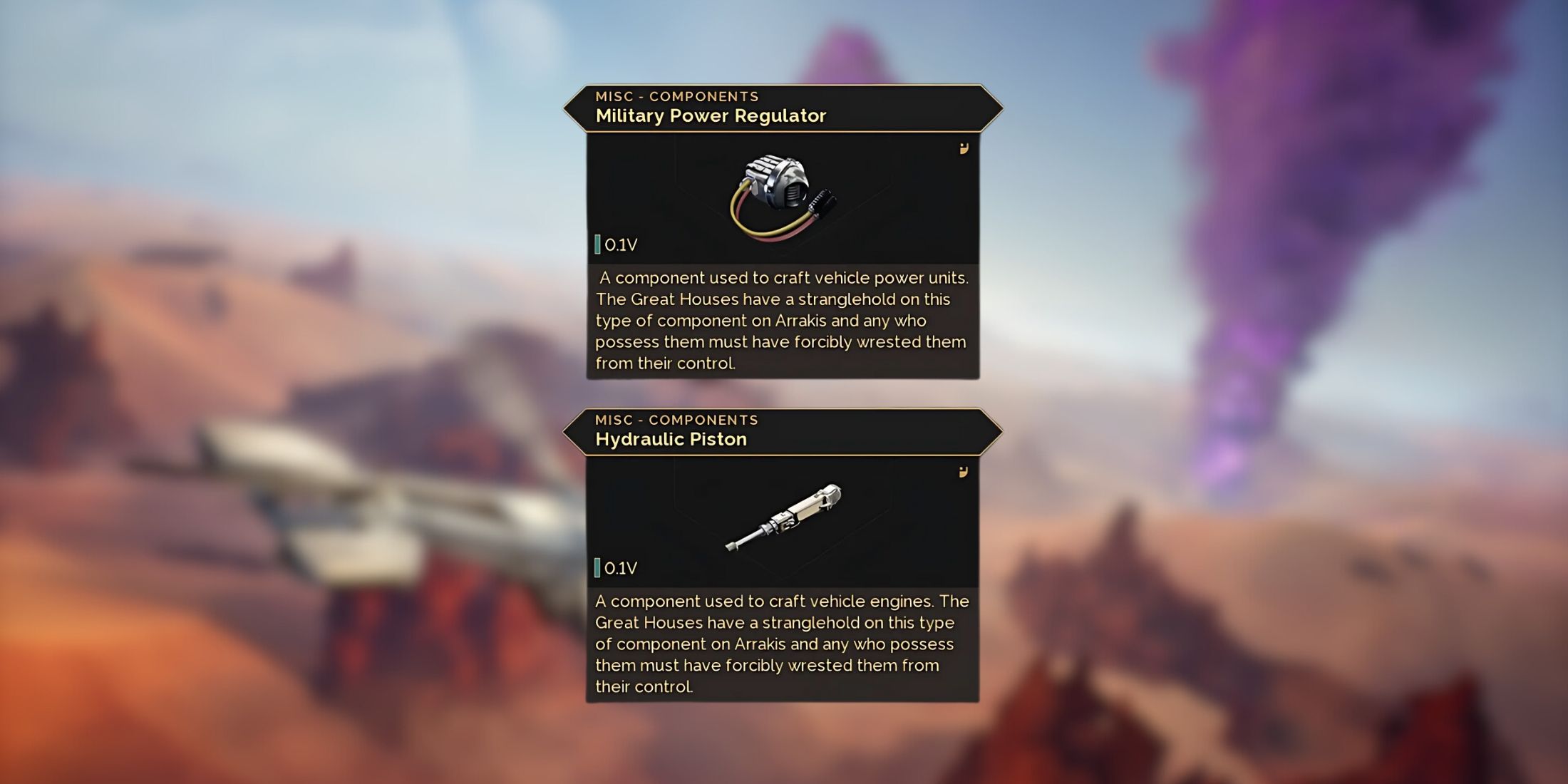This screenshot has width=1568, height=784.
Task: Click the 0.1V volume label under the Power Regulator
Action: pyautogui.click(x=621, y=244)
